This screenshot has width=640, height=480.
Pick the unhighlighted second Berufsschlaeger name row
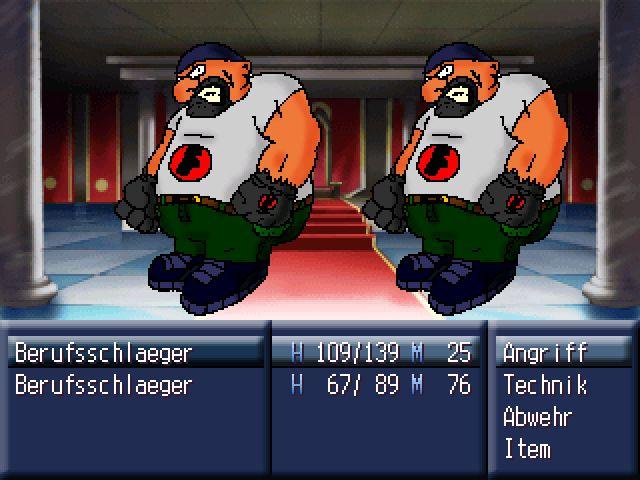pyautogui.click(x=103, y=385)
